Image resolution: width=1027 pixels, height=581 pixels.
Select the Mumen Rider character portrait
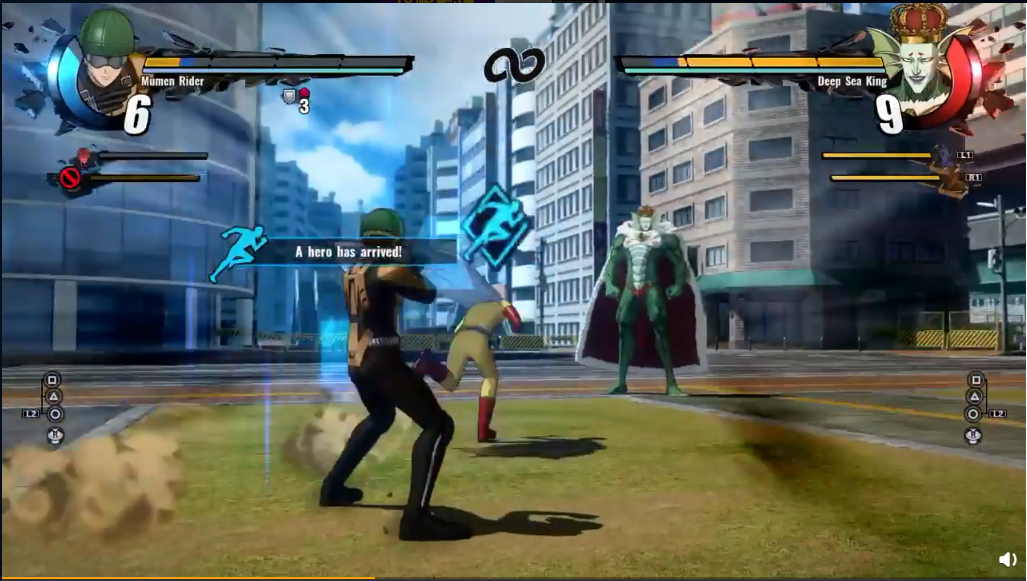point(105,62)
